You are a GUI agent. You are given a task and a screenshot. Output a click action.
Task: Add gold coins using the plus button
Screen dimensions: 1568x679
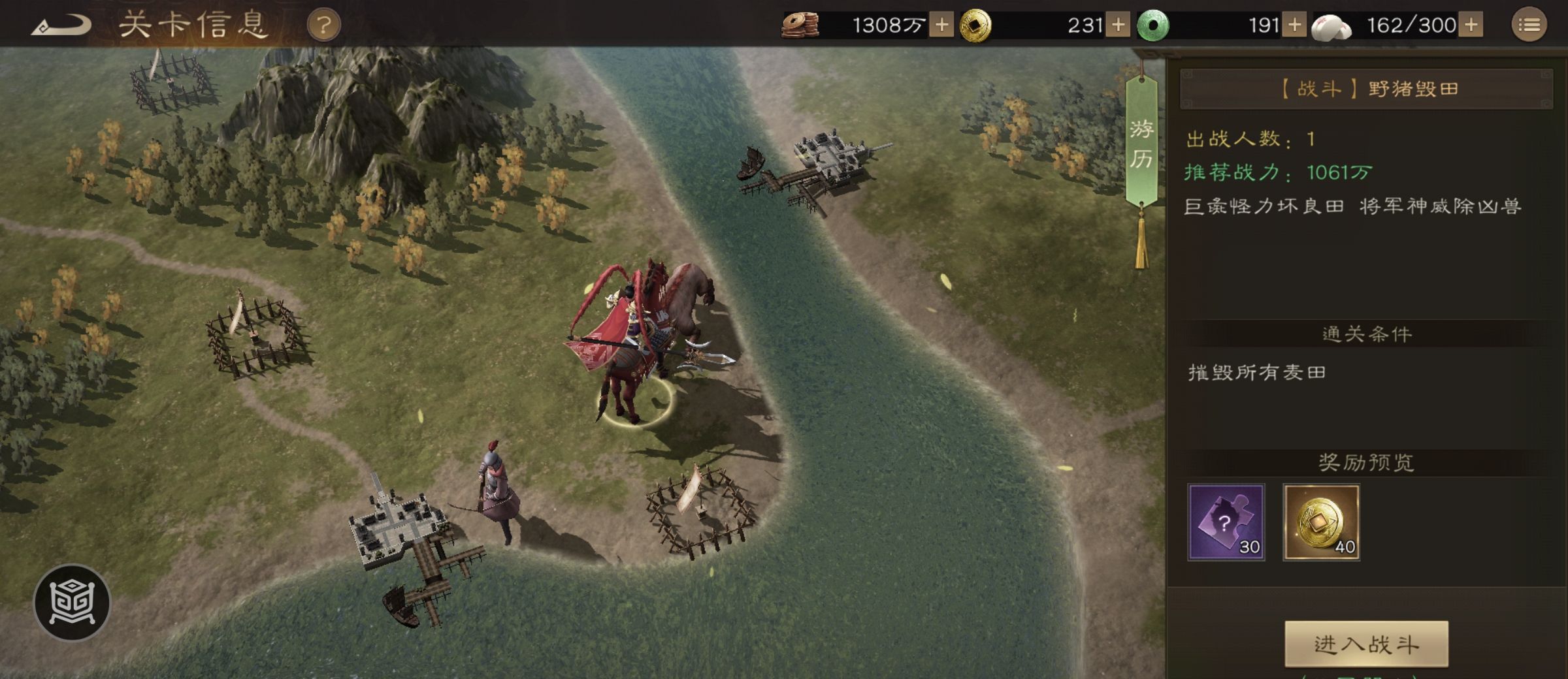[x=1118, y=25]
